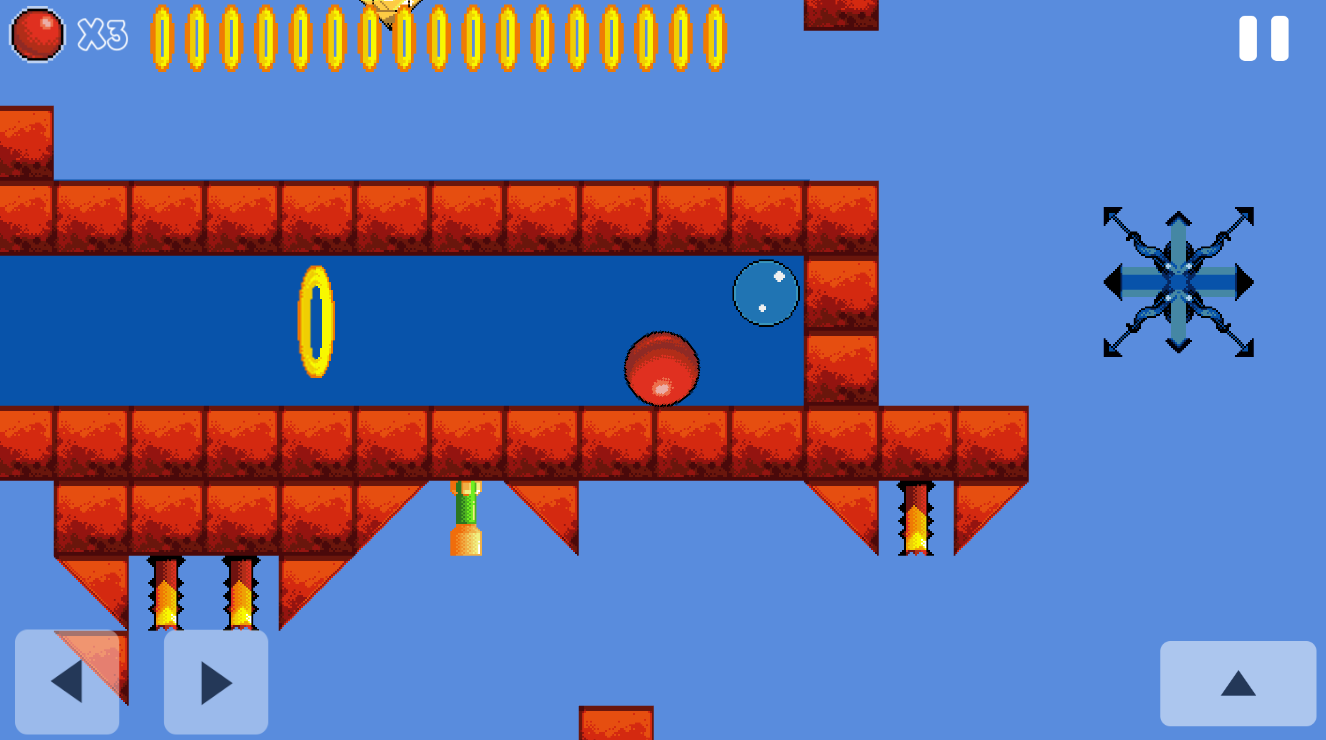Tap the move left arrow control
The width and height of the screenshot is (1326, 740).
[x=66, y=680]
